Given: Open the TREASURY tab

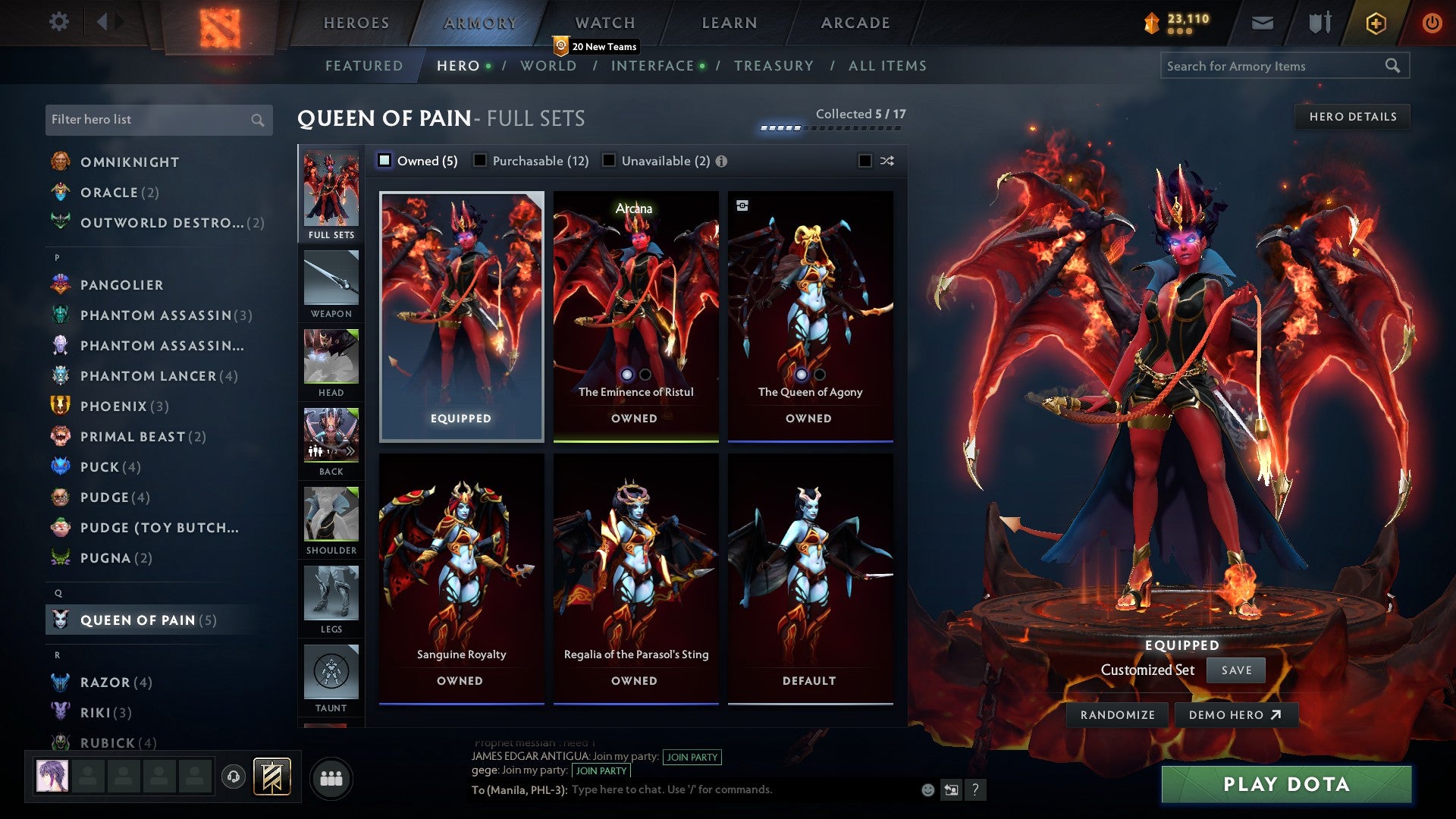Looking at the screenshot, I should [774, 66].
